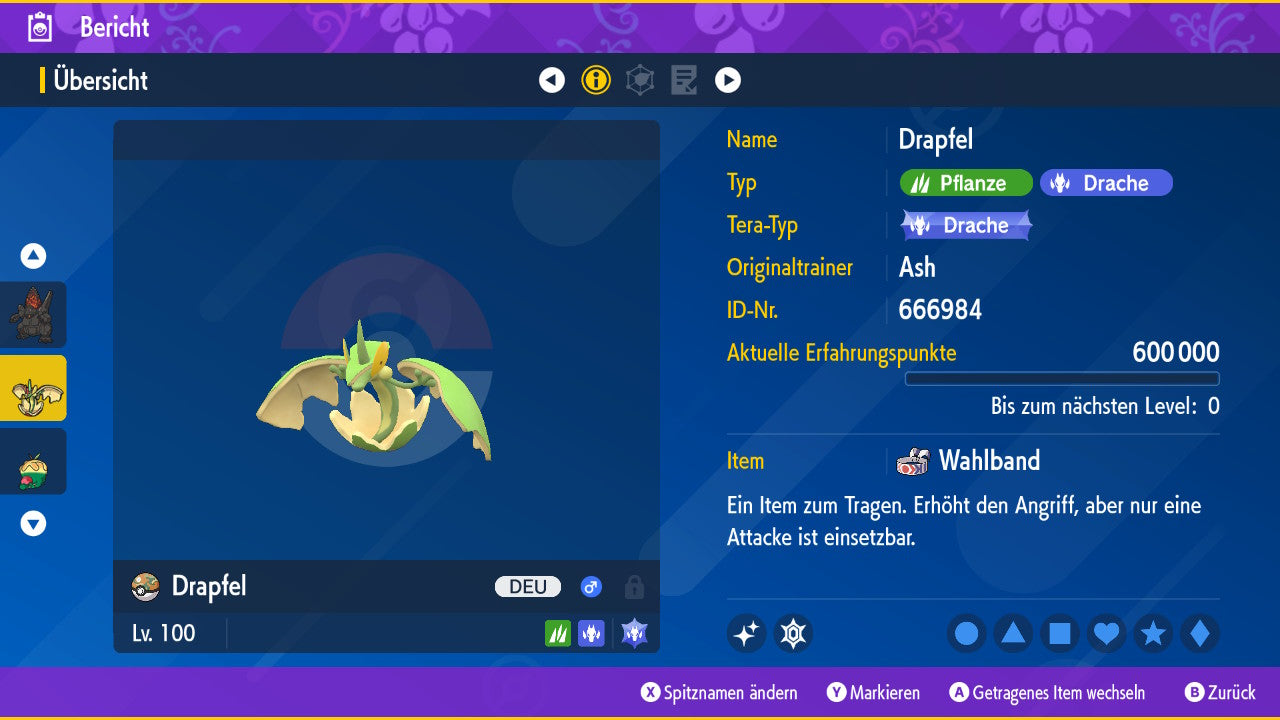Toggle the heart marking
Viewport: 1280px width, 720px height.
tap(1106, 633)
